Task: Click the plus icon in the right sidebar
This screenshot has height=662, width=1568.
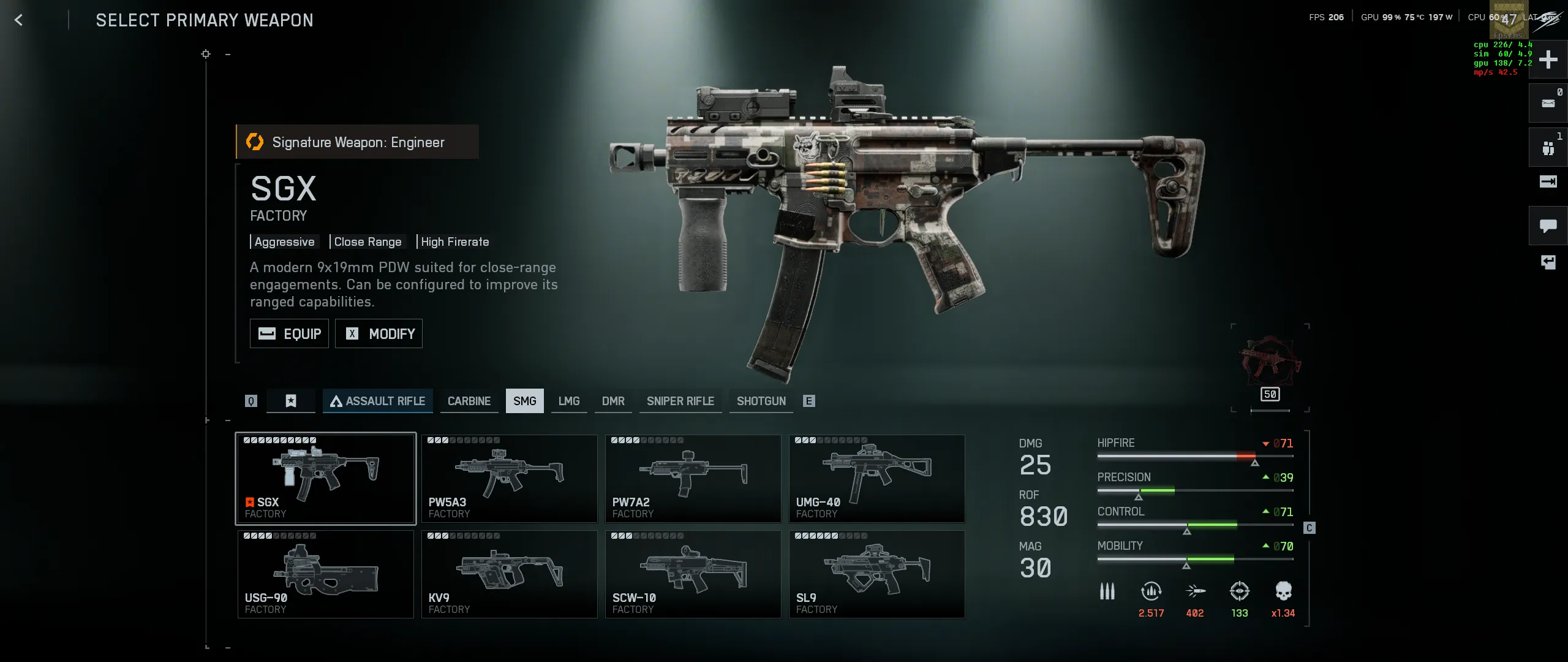Action: 1550,59
